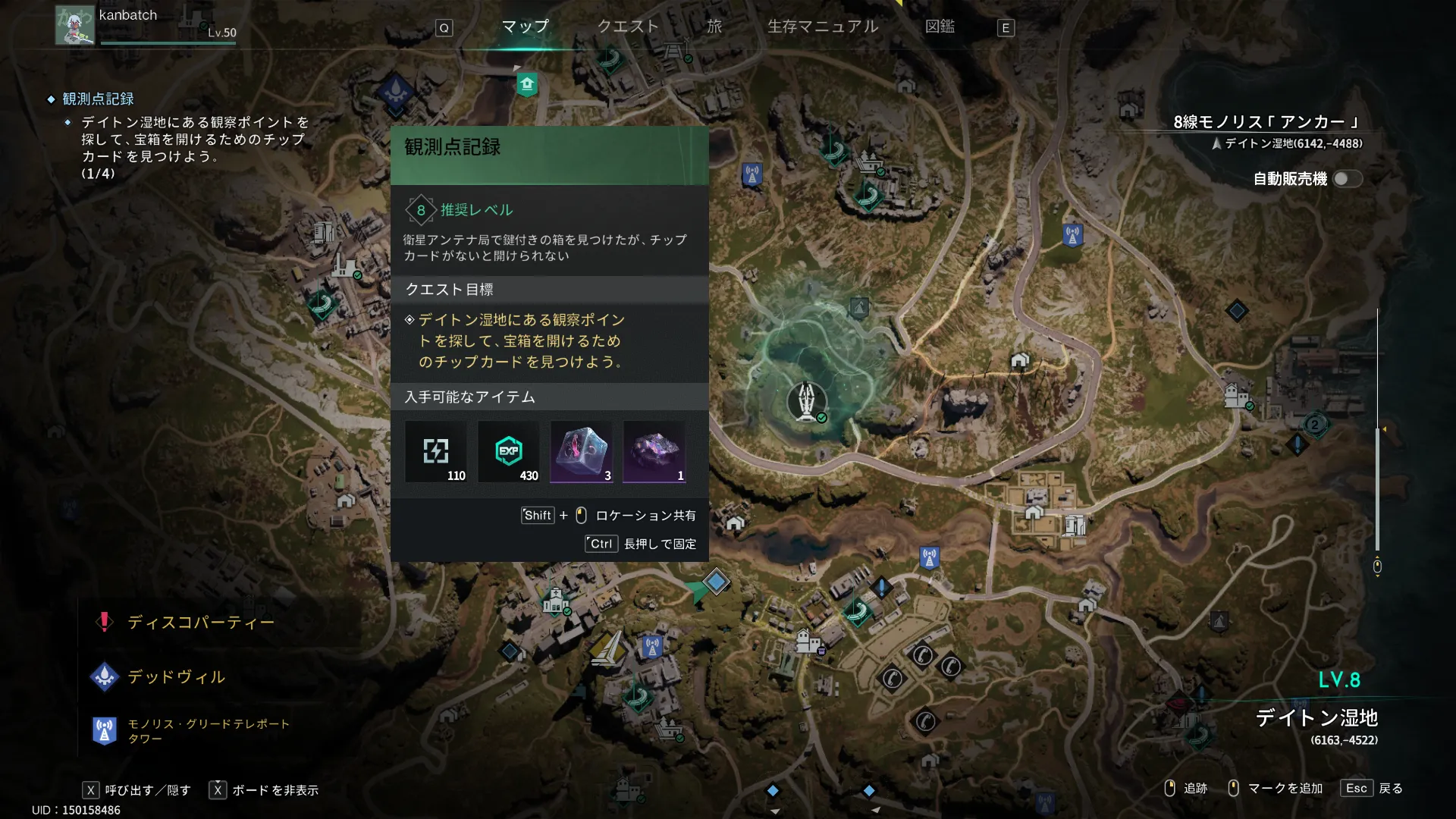This screenshot has width=1456, height=819.
Task: Toggle the 自動販売機 switch
Action: click(x=1347, y=179)
